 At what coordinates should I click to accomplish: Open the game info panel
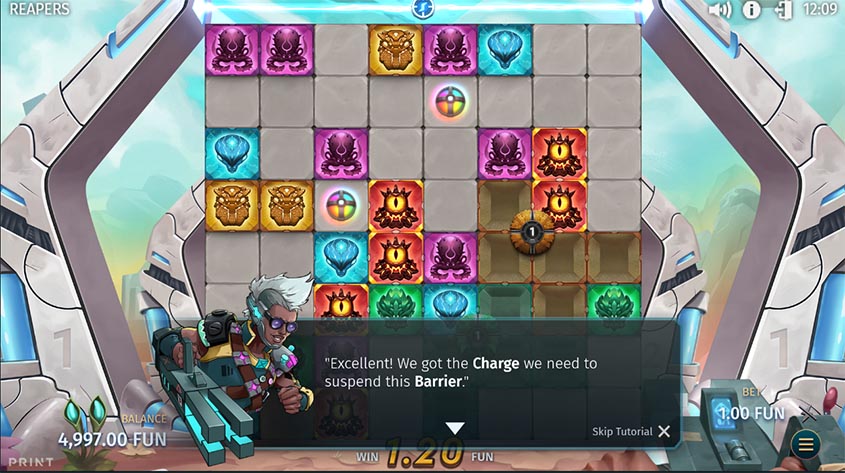pos(752,10)
